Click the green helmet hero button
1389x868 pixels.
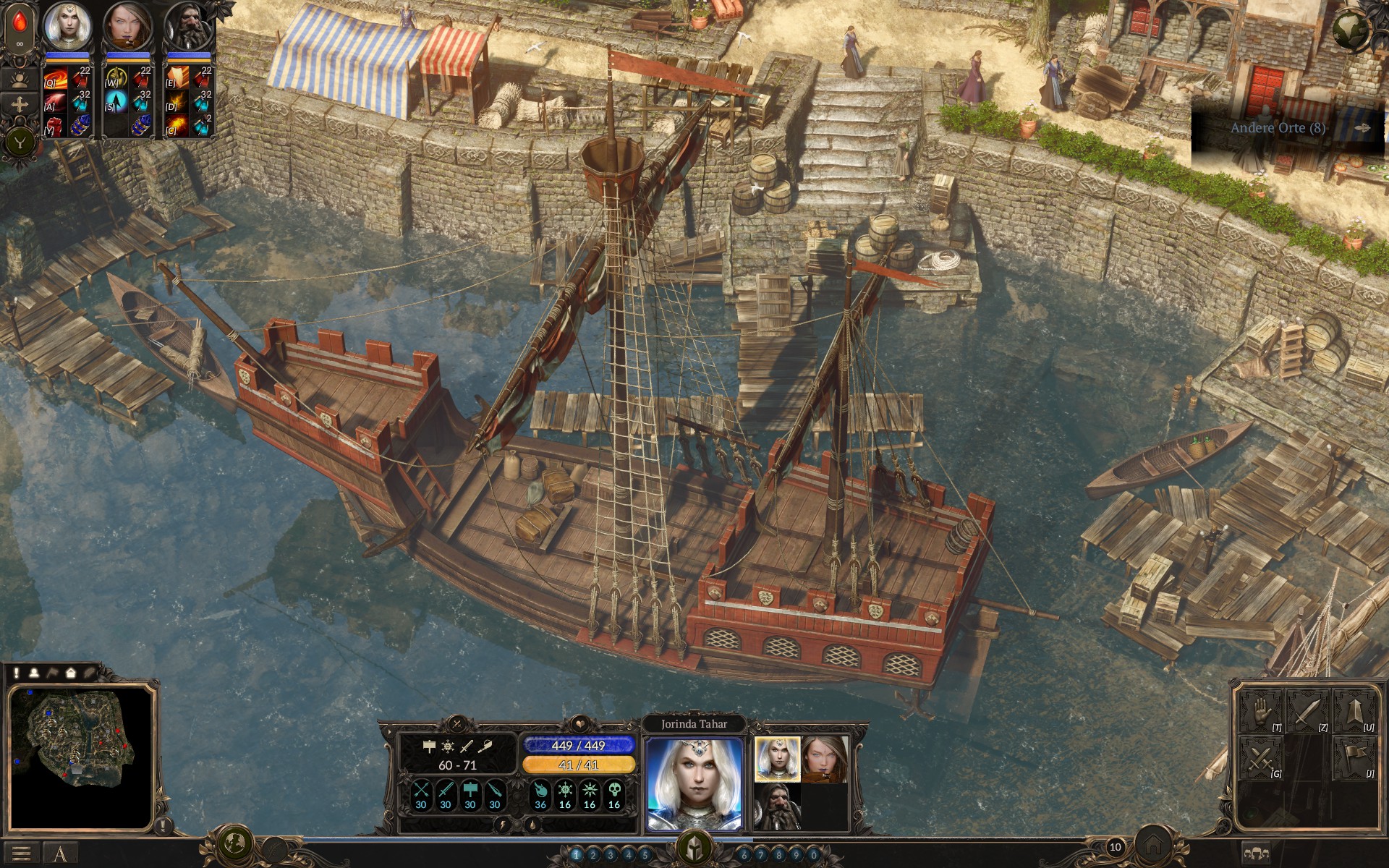click(x=693, y=846)
